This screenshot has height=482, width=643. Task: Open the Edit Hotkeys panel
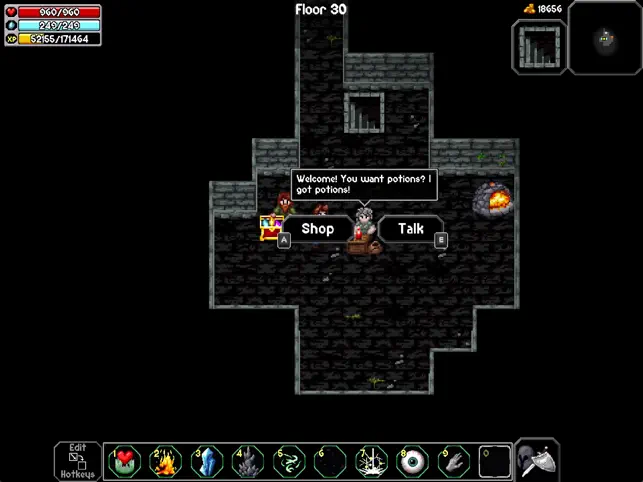(77, 460)
